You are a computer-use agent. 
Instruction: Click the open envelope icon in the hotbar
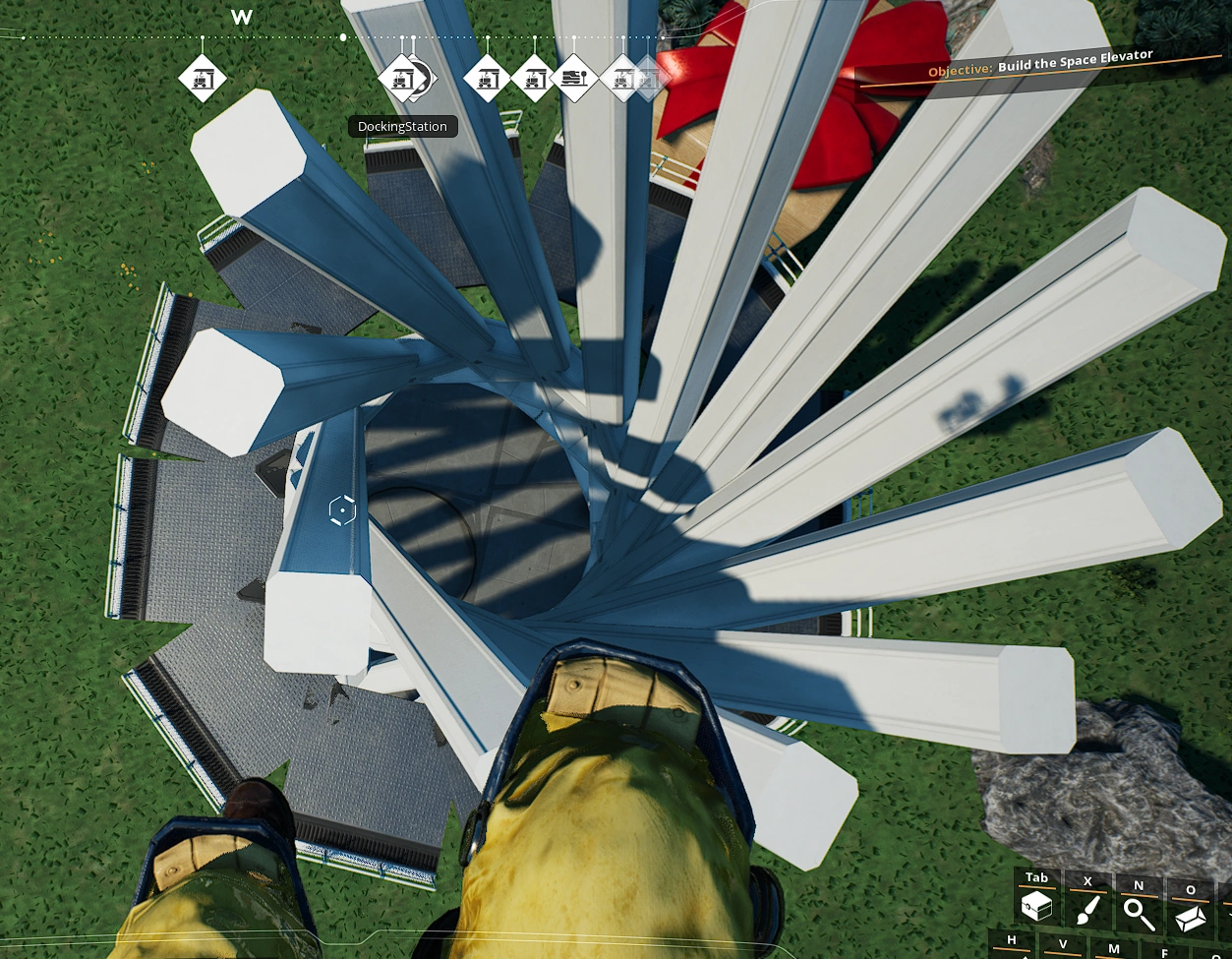(1191, 917)
